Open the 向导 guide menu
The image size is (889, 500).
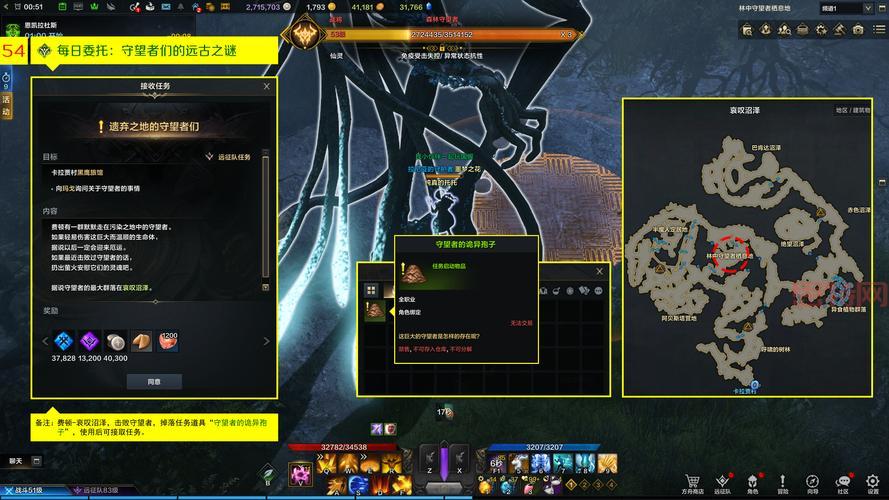[x=812, y=483]
